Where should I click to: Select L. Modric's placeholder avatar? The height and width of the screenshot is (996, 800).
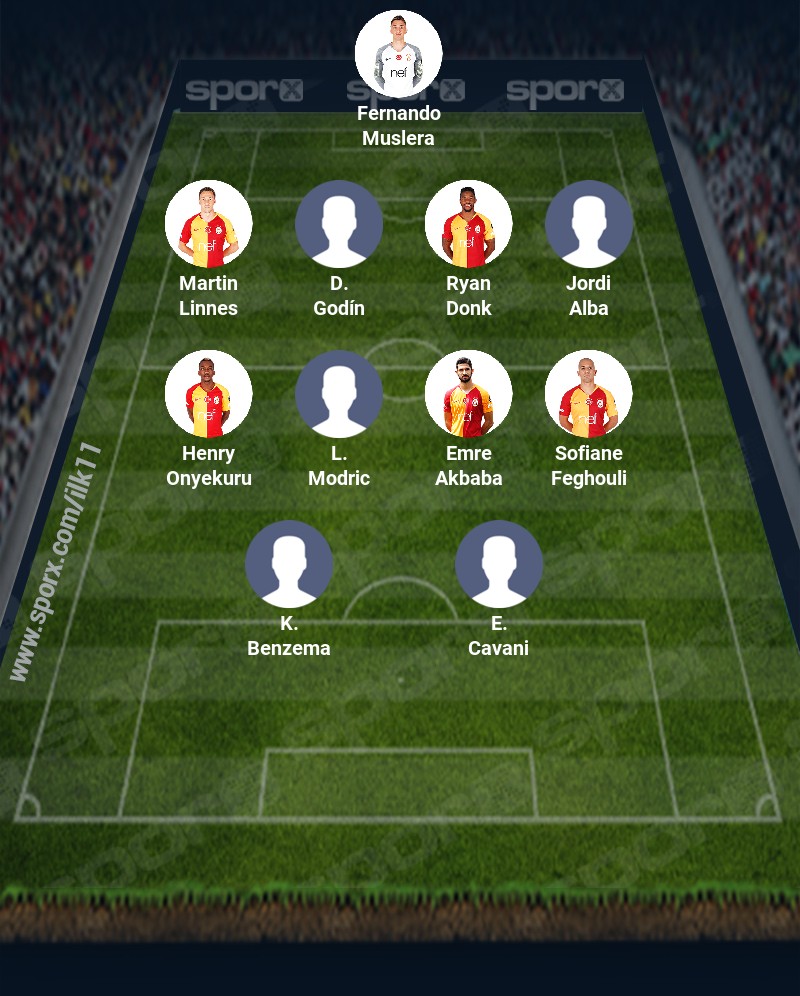[338, 394]
